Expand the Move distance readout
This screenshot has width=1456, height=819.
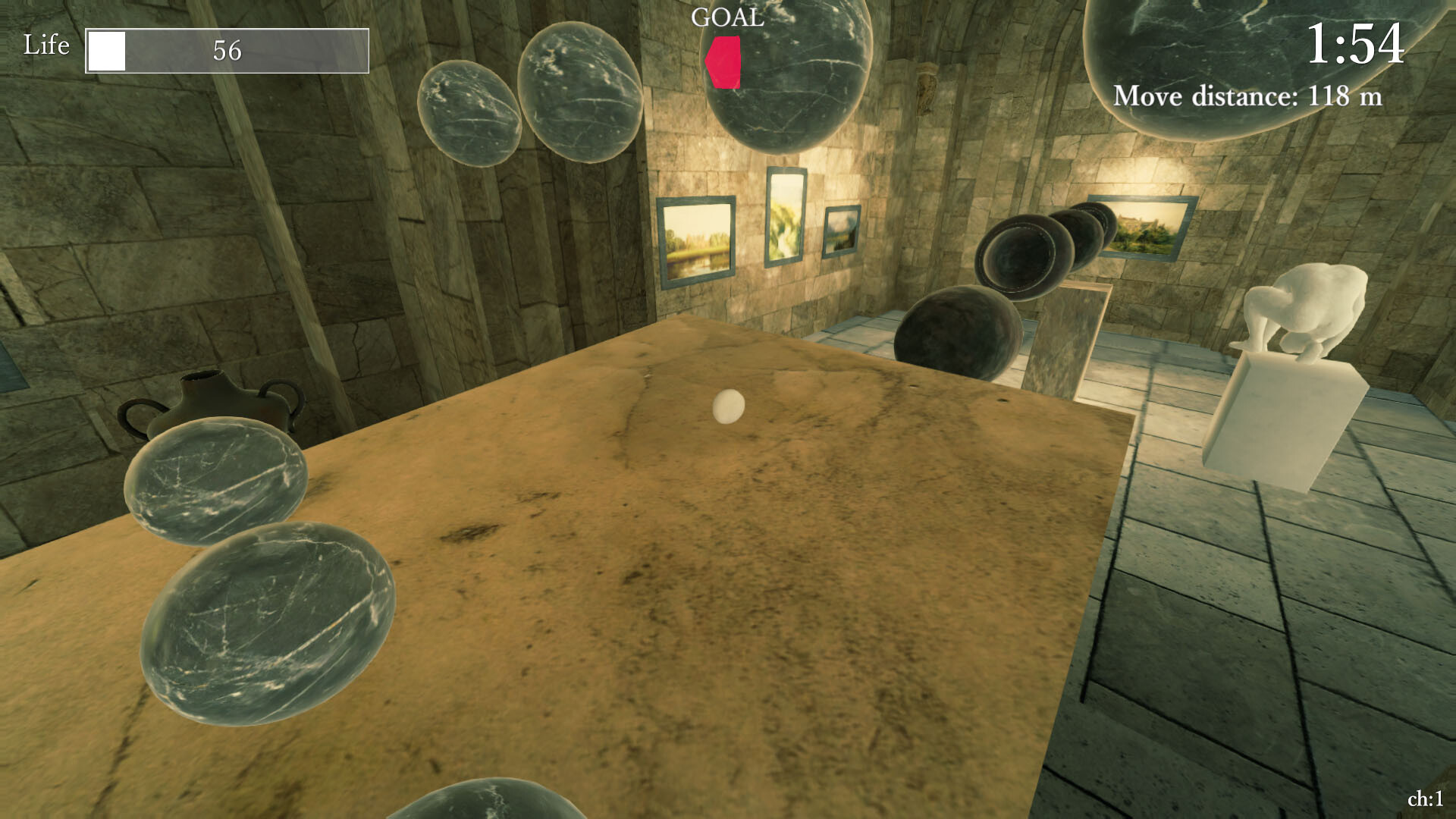point(1247,96)
